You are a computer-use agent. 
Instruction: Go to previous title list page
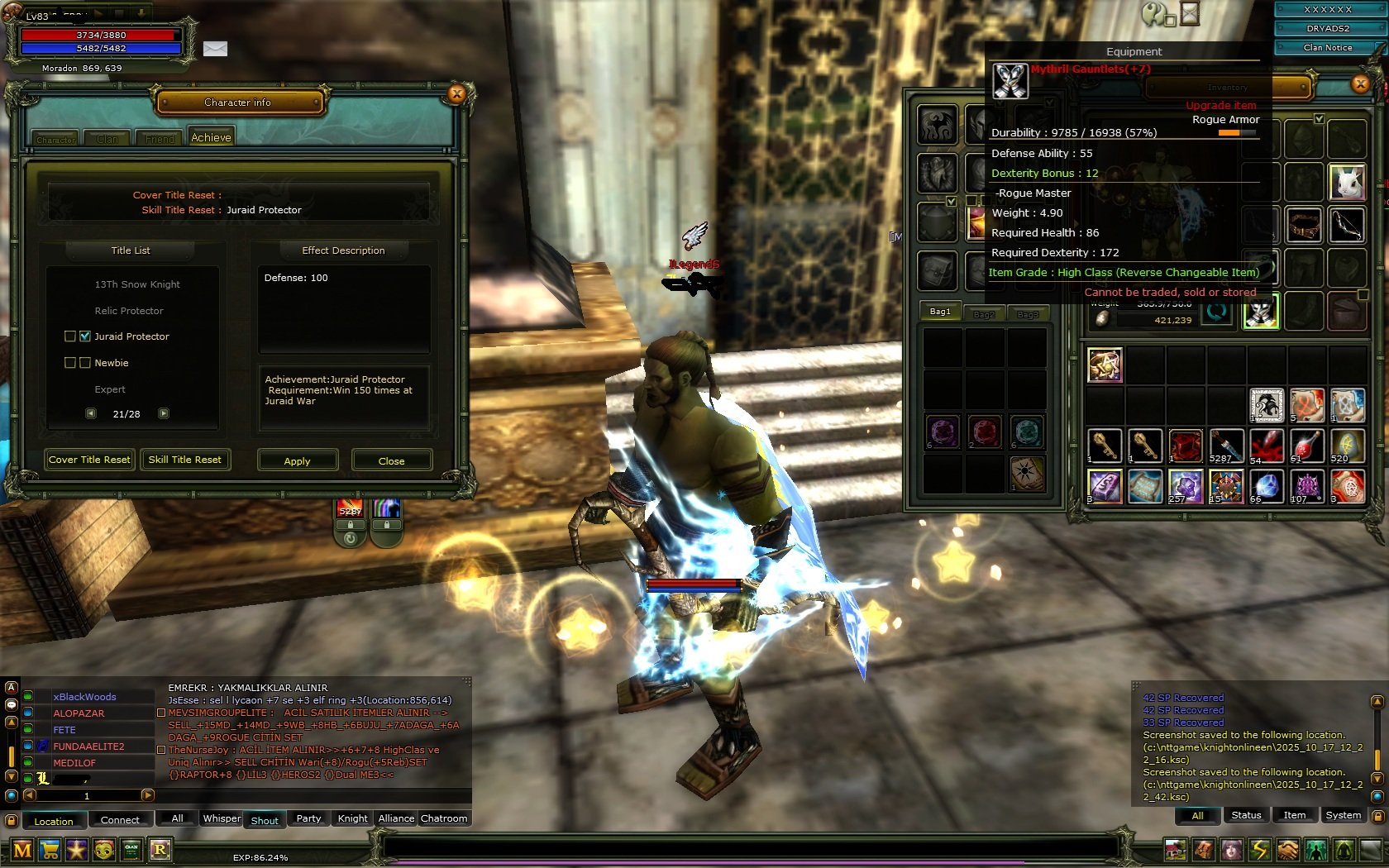[x=91, y=413]
